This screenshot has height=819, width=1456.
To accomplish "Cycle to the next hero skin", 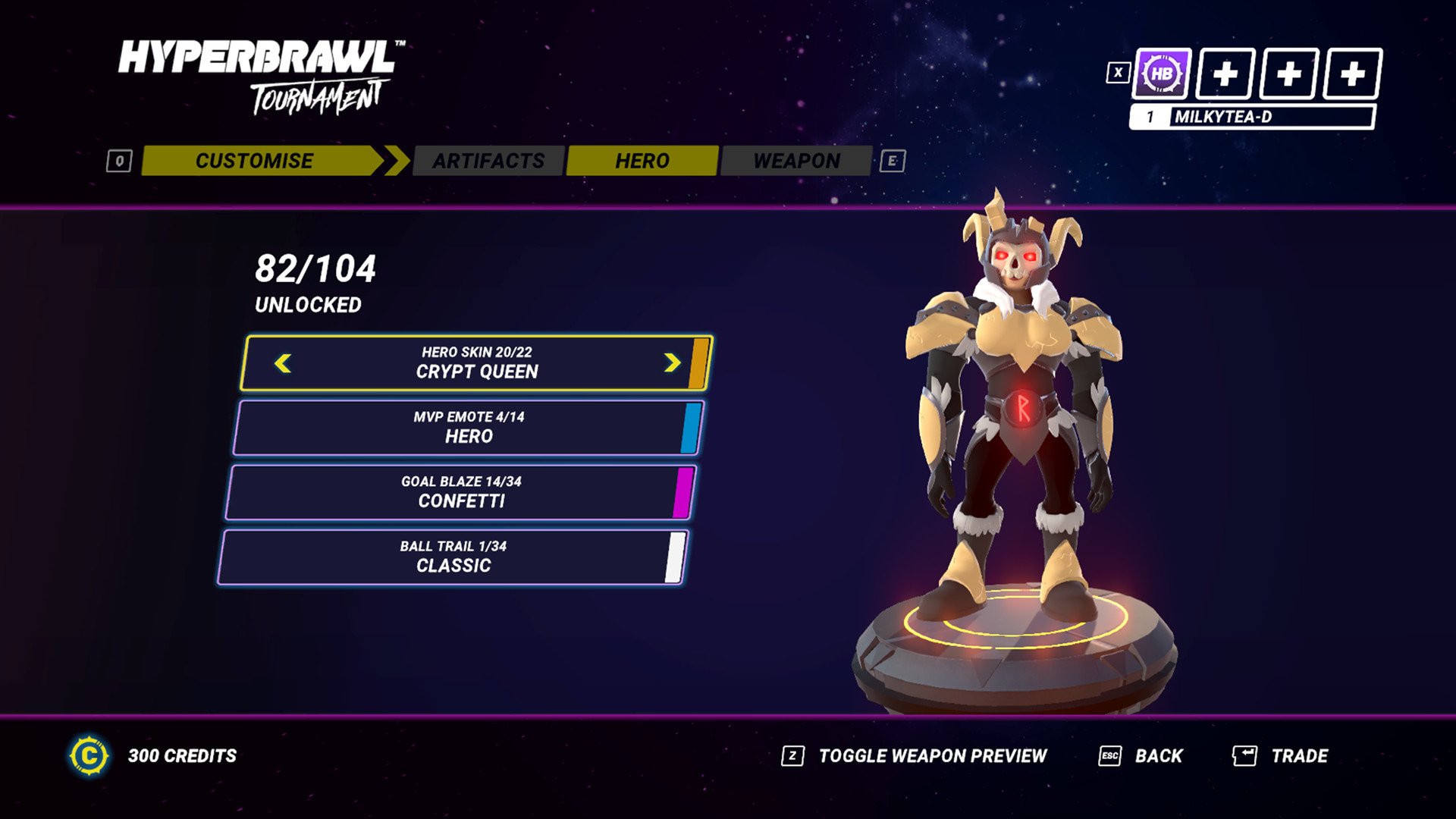I will point(672,363).
